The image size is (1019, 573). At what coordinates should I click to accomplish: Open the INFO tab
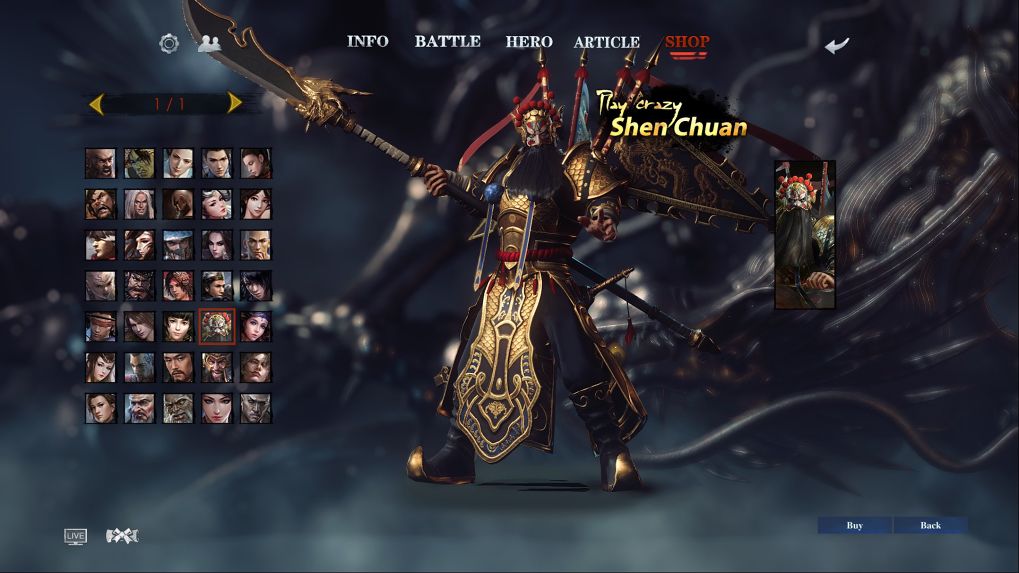pyautogui.click(x=367, y=42)
